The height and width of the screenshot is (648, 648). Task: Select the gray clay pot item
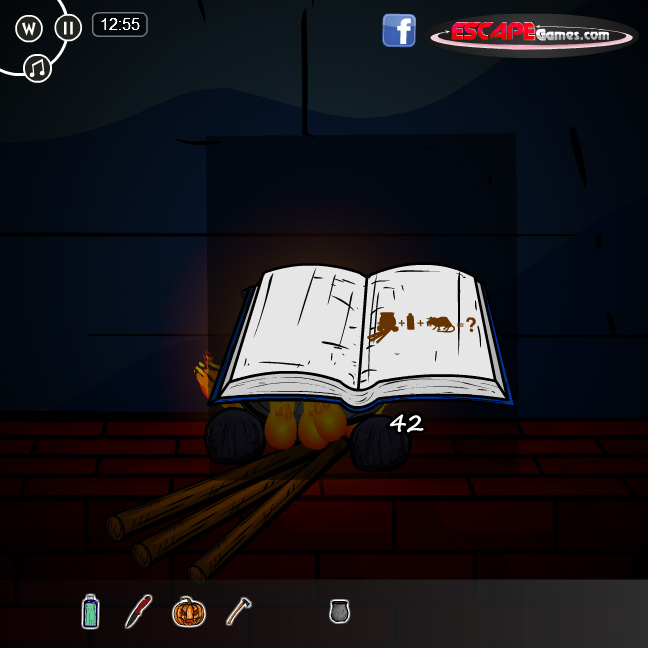pos(340,610)
